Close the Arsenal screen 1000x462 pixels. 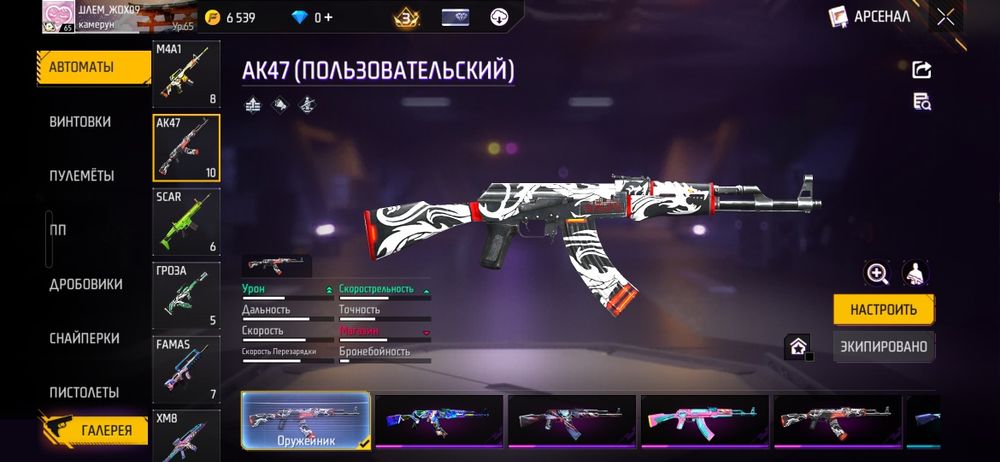(946, 16)
